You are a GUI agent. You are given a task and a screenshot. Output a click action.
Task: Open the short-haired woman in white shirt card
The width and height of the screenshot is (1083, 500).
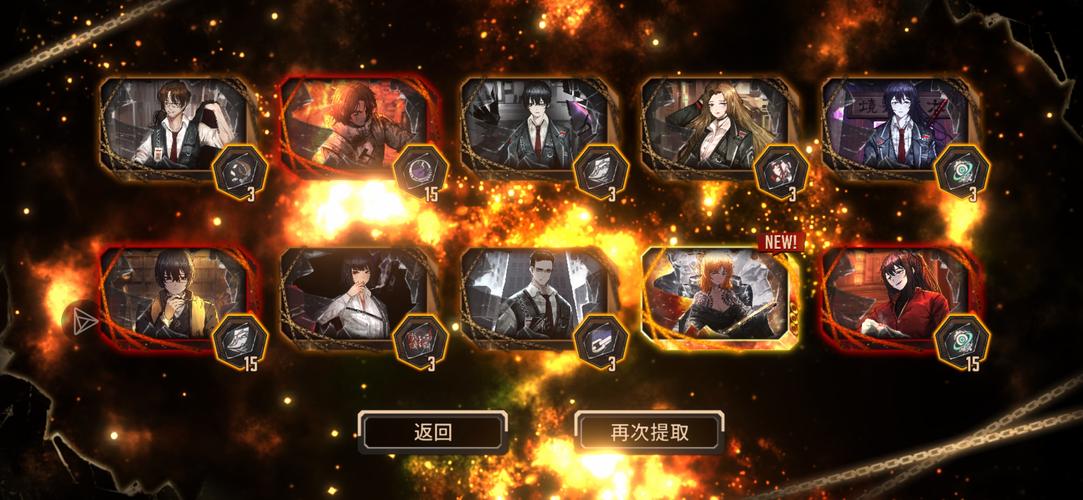(x=352, y=296)
